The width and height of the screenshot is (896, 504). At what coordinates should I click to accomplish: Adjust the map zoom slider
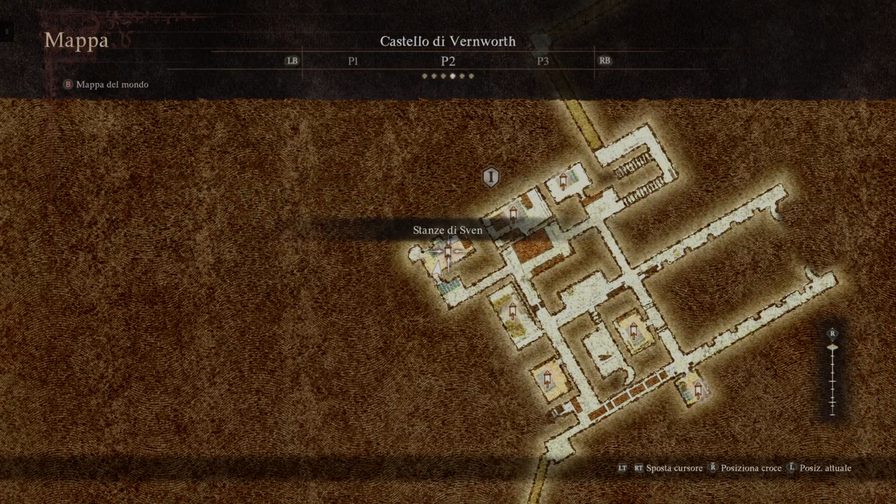pyautogui.click(x=832, y=348)
